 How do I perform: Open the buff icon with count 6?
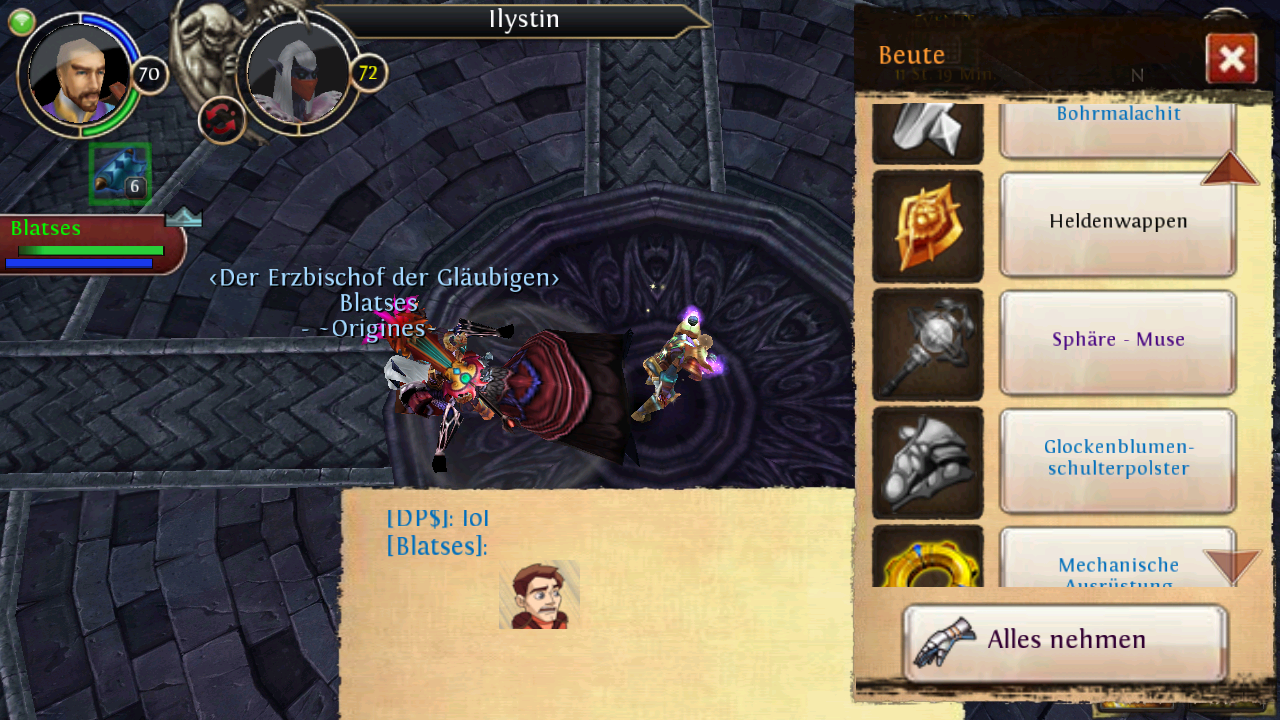120,173
